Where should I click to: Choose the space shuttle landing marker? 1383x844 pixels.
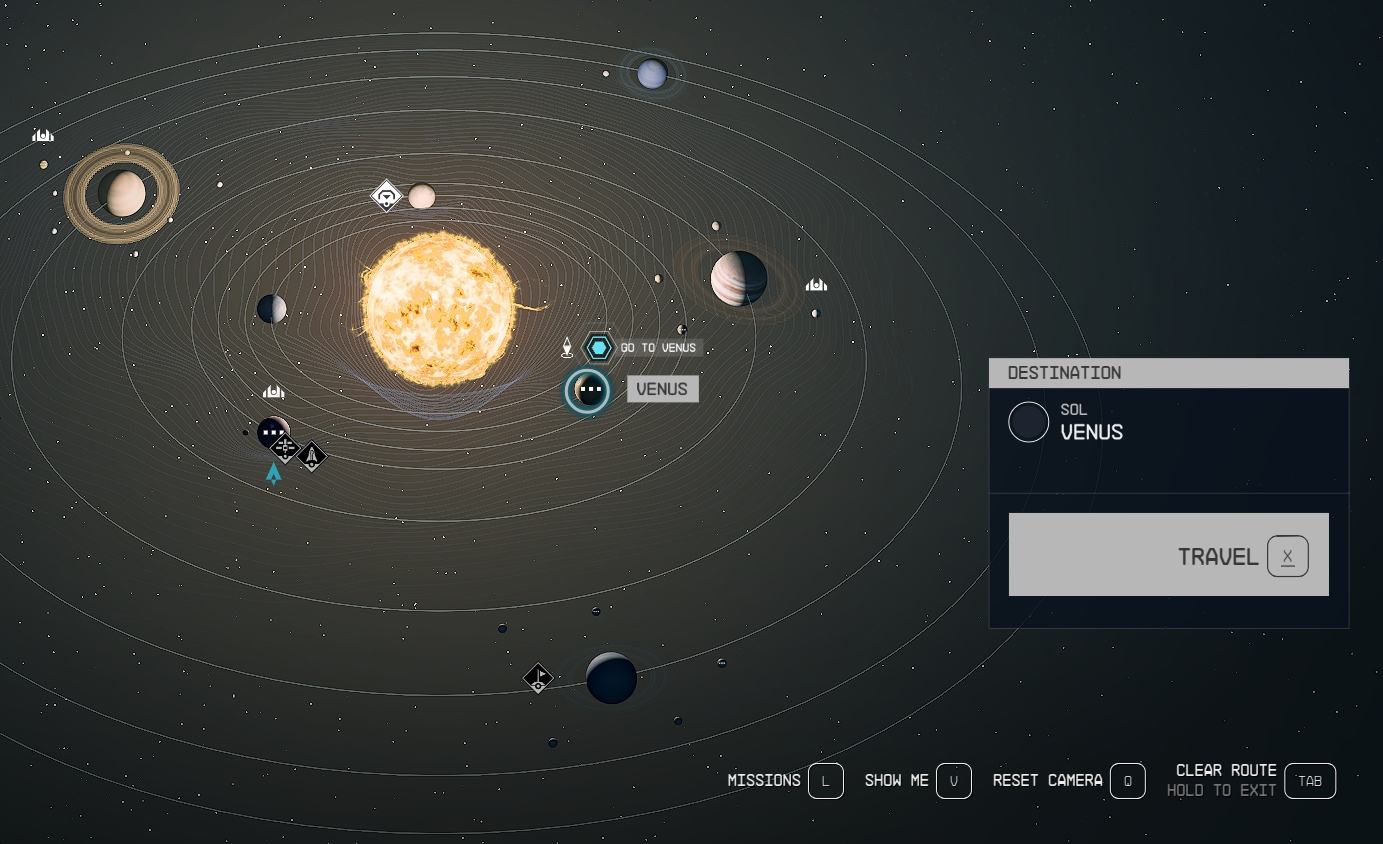click(x=312, y=457)
